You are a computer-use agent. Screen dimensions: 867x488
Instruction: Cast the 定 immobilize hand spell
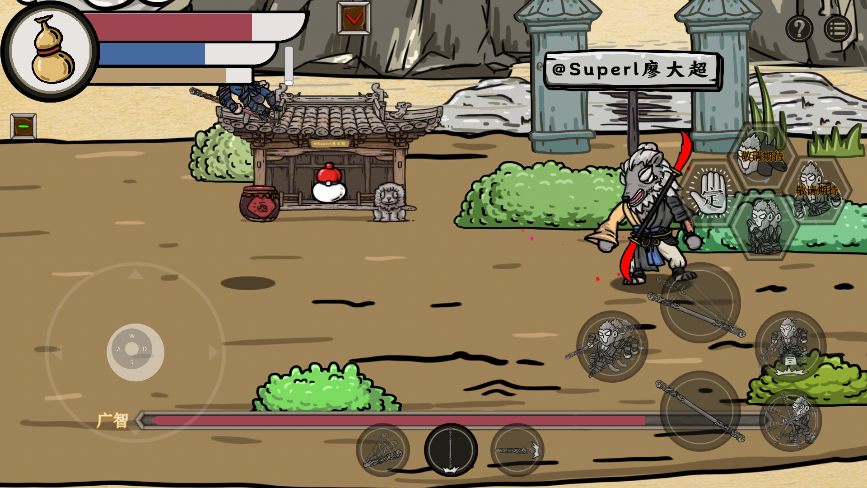711,189
